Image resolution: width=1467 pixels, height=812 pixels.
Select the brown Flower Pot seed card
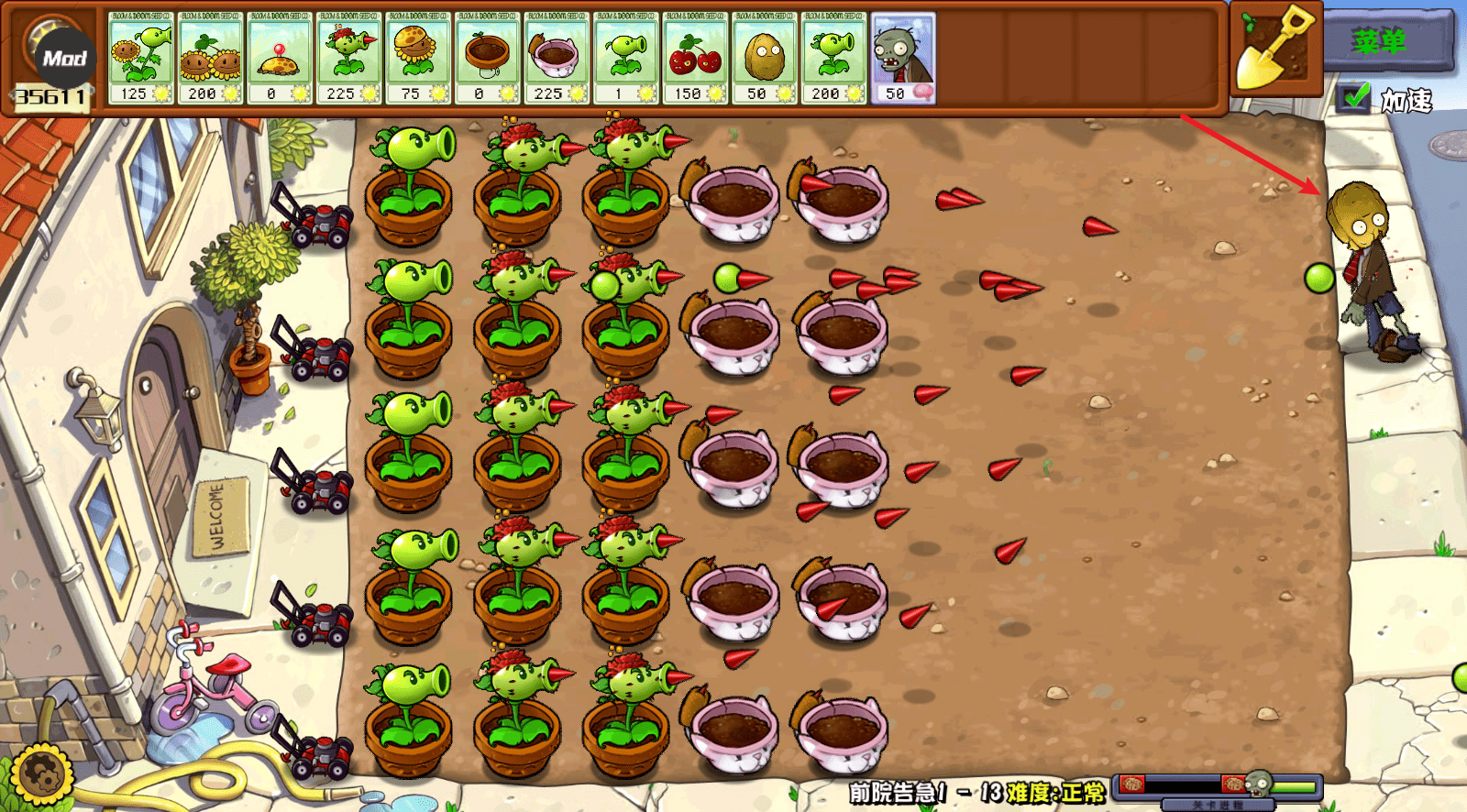pos(488,58)
